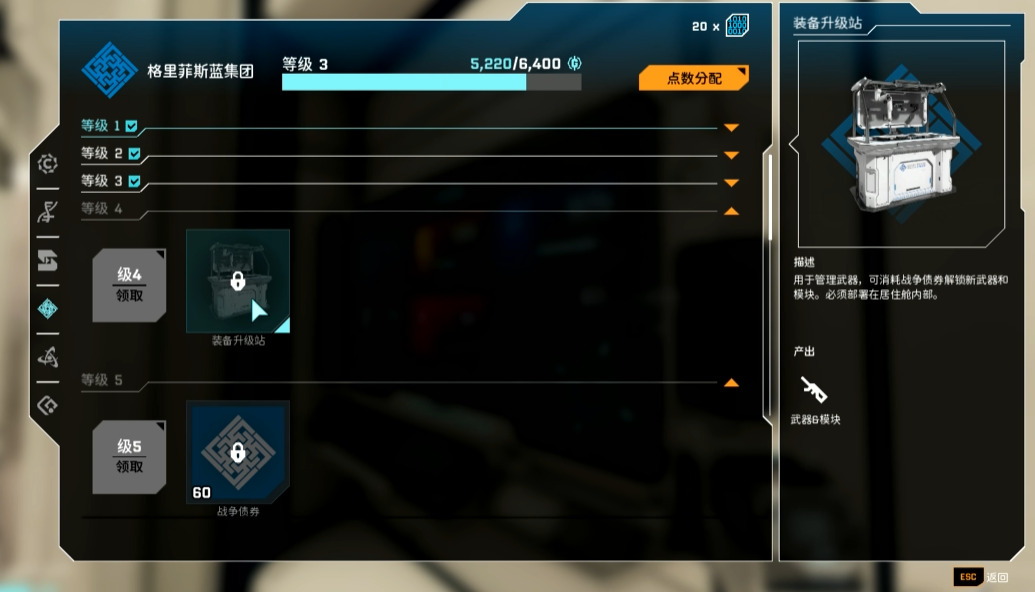
Task: Switch to the bottom diamond tag faction tab
Action: (x=47, y=405)
